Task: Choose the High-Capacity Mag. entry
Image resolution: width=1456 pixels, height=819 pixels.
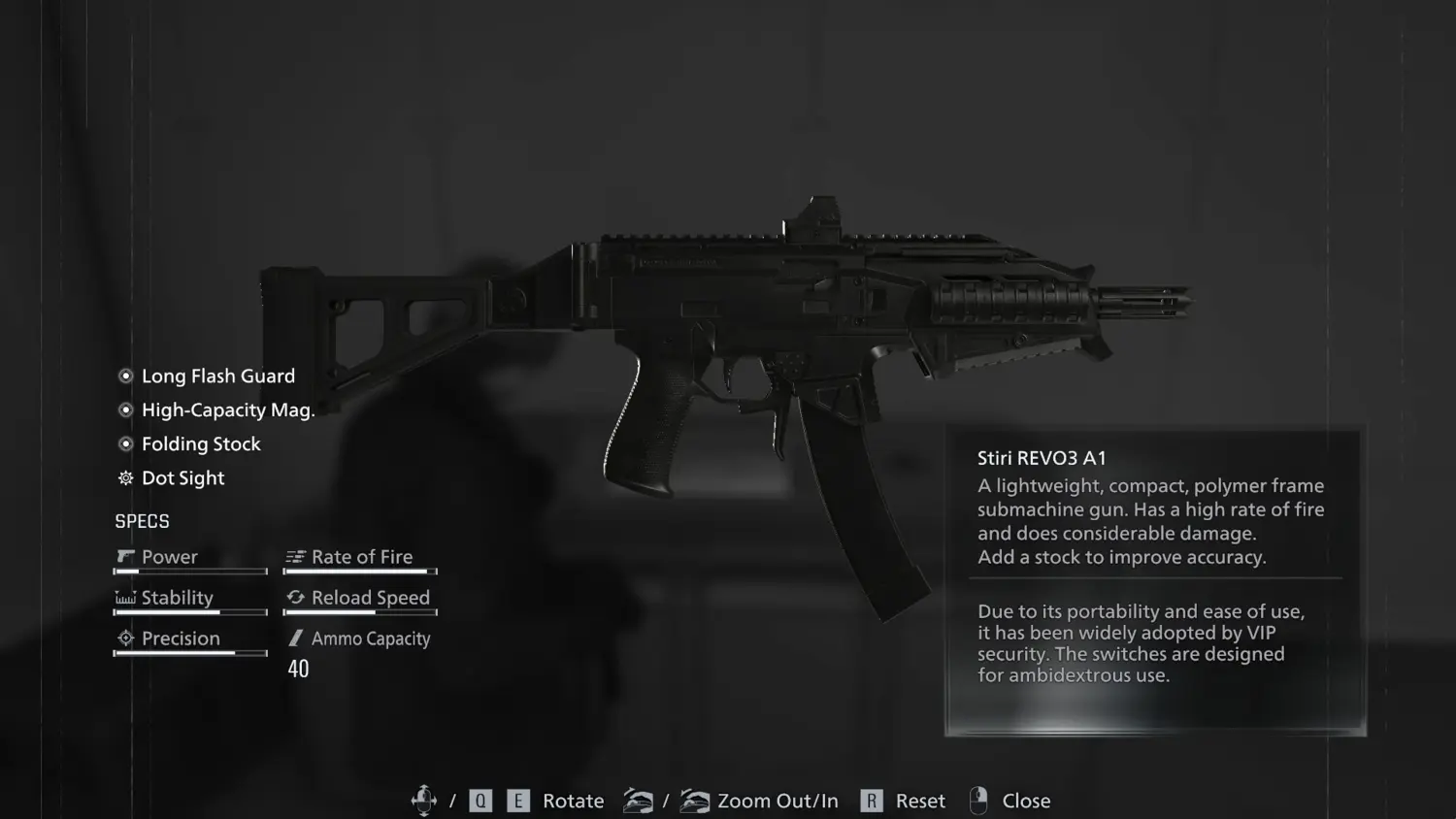Action: [227, 410]
